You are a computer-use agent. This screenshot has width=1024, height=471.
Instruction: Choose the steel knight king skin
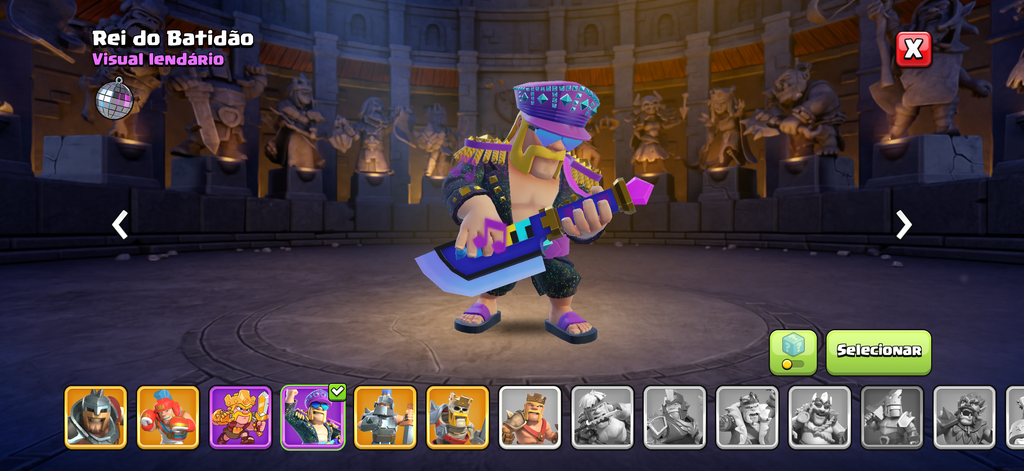point(385,417)
